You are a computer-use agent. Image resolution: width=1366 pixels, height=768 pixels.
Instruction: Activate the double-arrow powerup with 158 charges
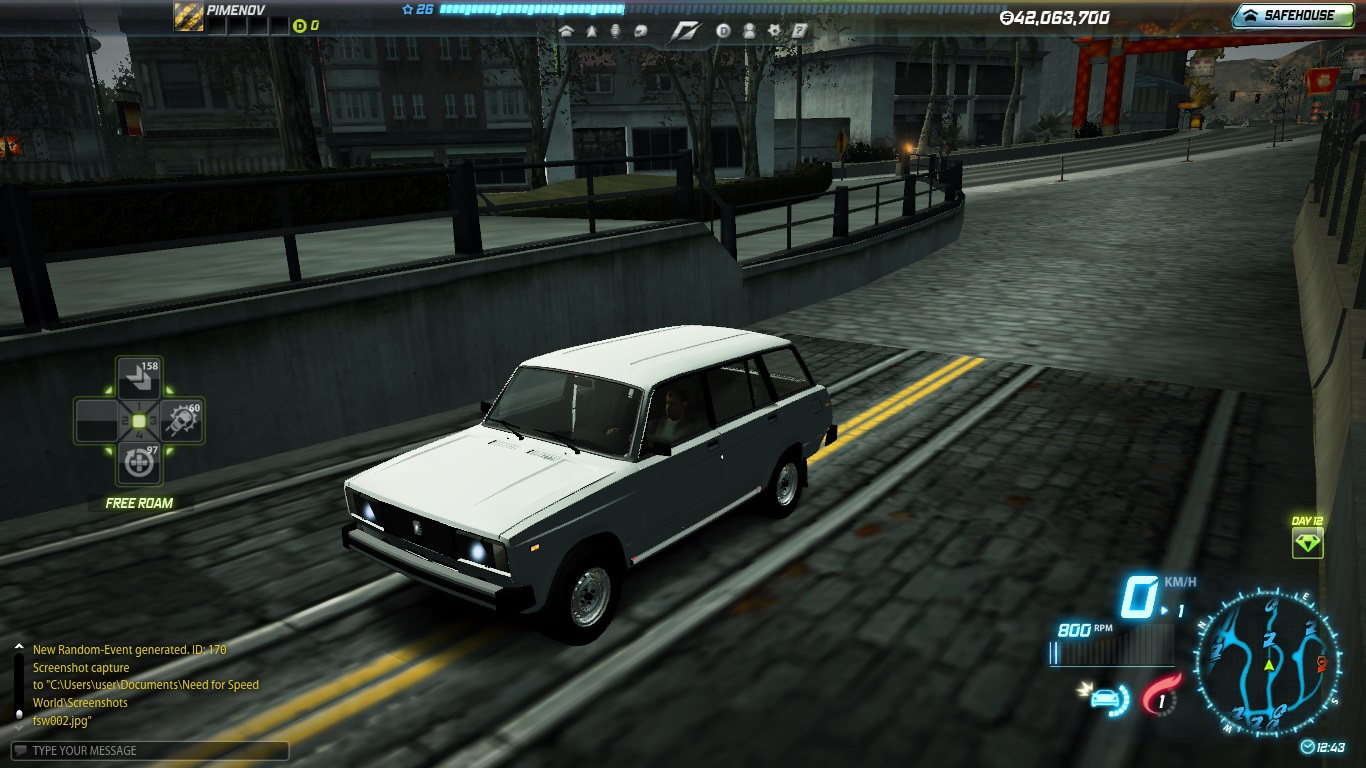[x=139, y=379]
